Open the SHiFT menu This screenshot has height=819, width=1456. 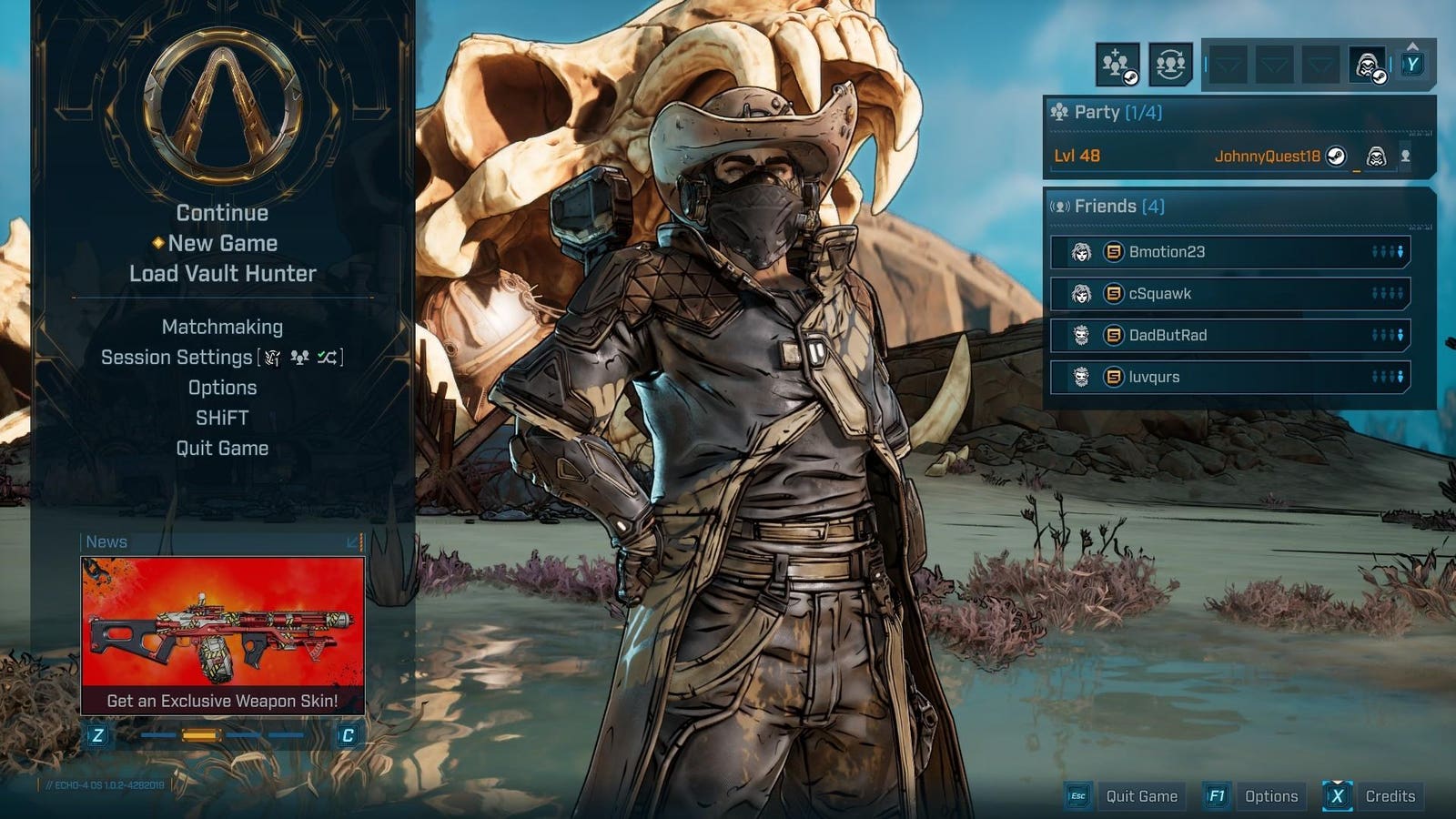click(222, 418)
